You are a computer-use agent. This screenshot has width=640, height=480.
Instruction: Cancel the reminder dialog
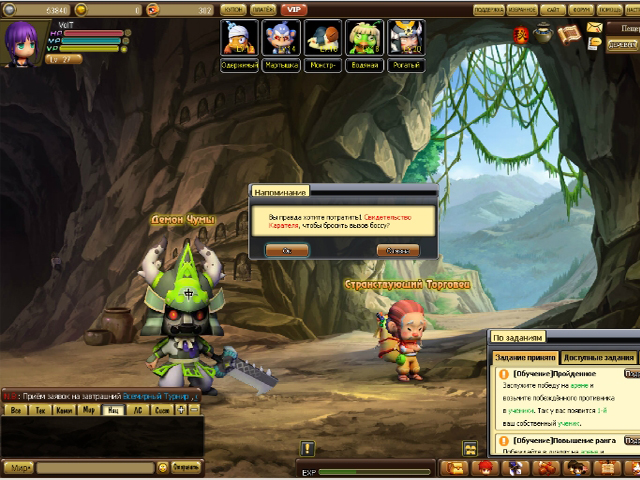pyautogui.click(x=397, y=250)
